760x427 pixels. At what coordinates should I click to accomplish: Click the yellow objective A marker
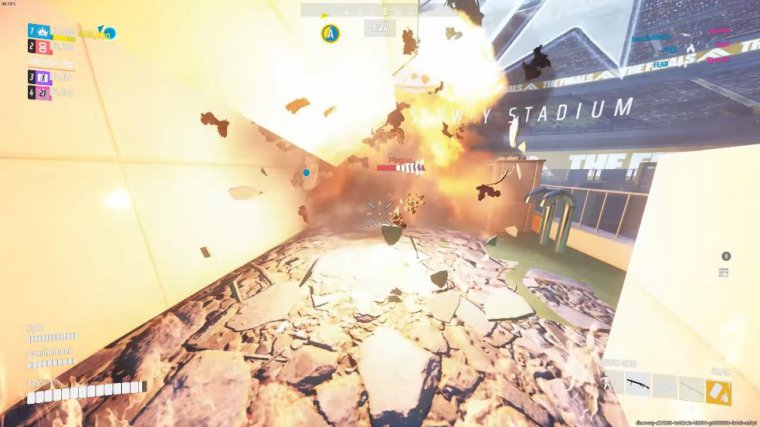coord(328,33)
